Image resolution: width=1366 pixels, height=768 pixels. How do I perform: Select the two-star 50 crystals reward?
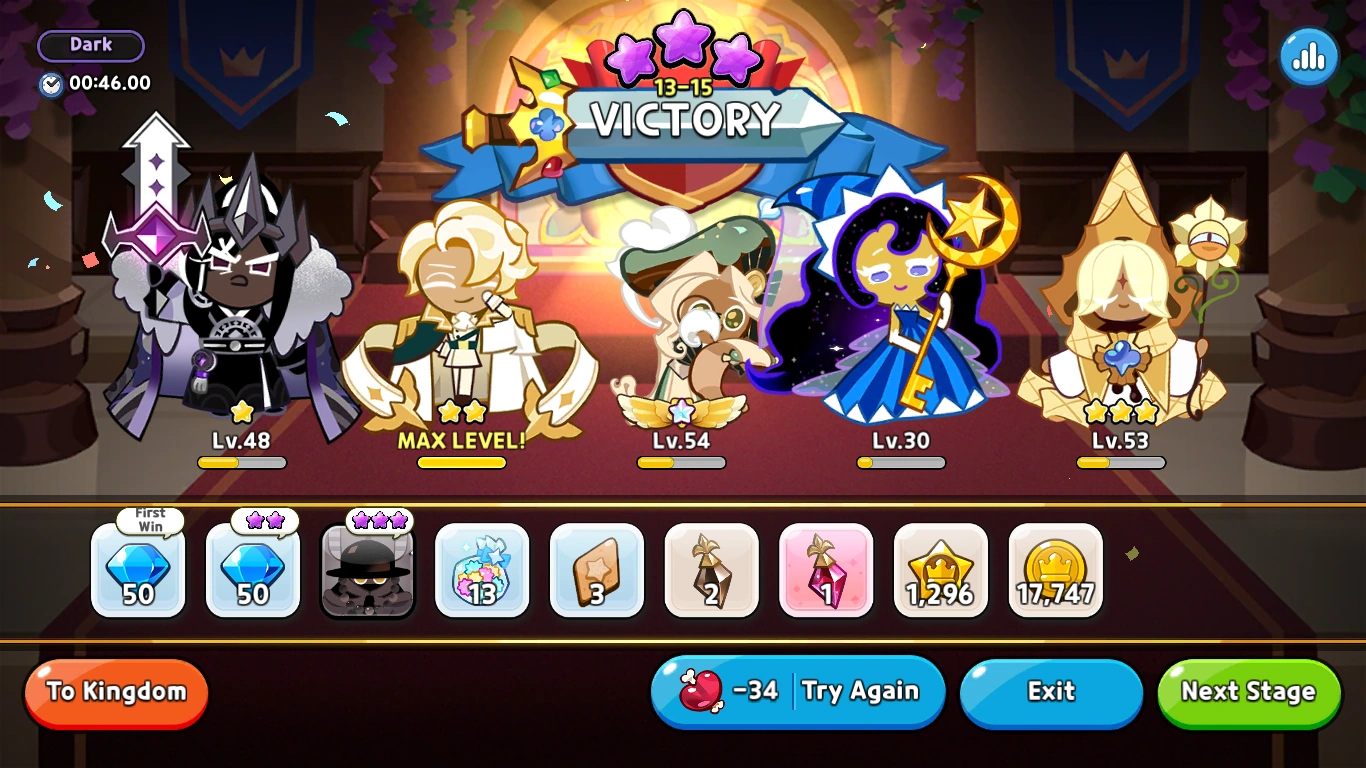(x=252, y=573)
